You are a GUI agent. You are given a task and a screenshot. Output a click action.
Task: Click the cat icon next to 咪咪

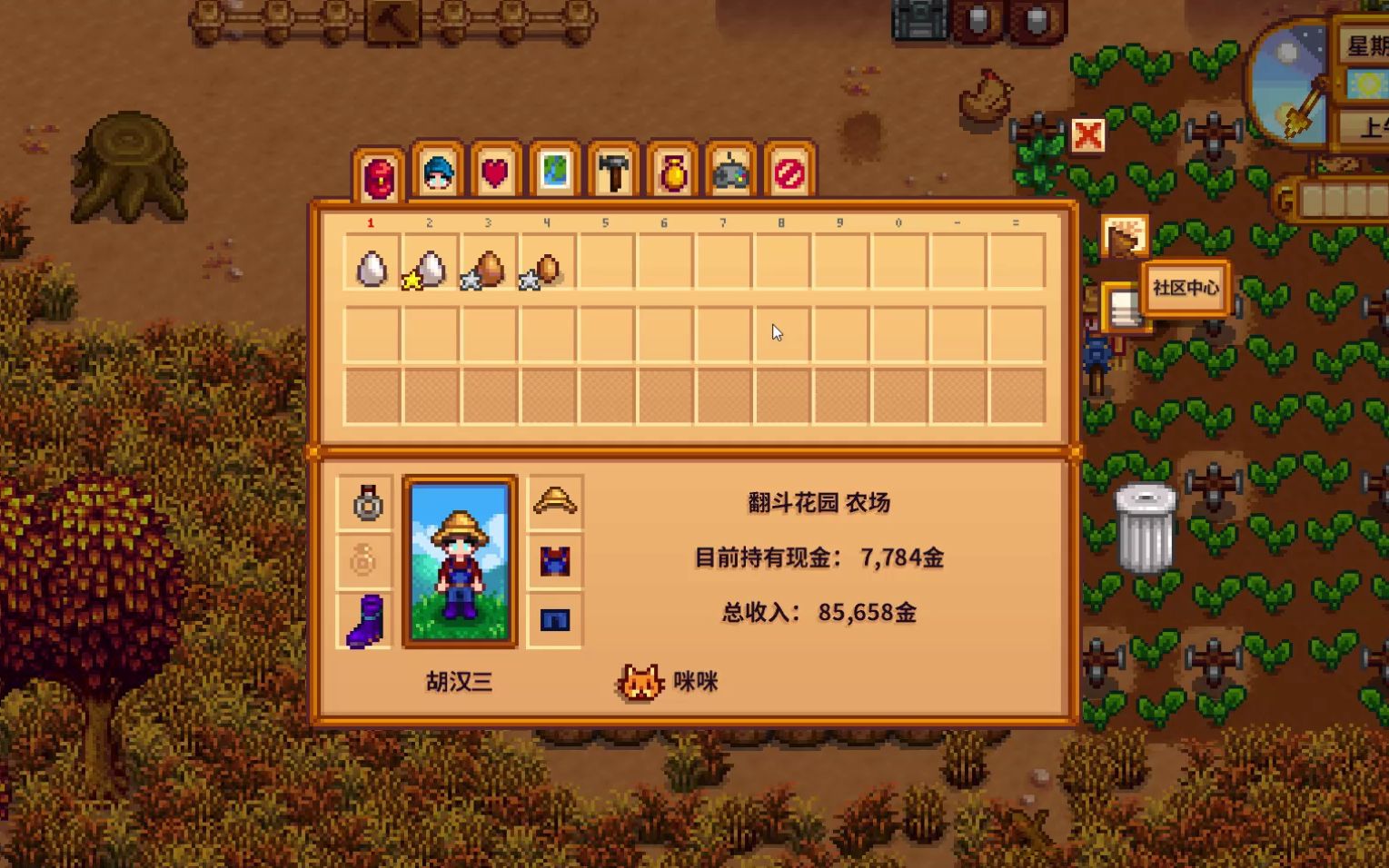641,681
